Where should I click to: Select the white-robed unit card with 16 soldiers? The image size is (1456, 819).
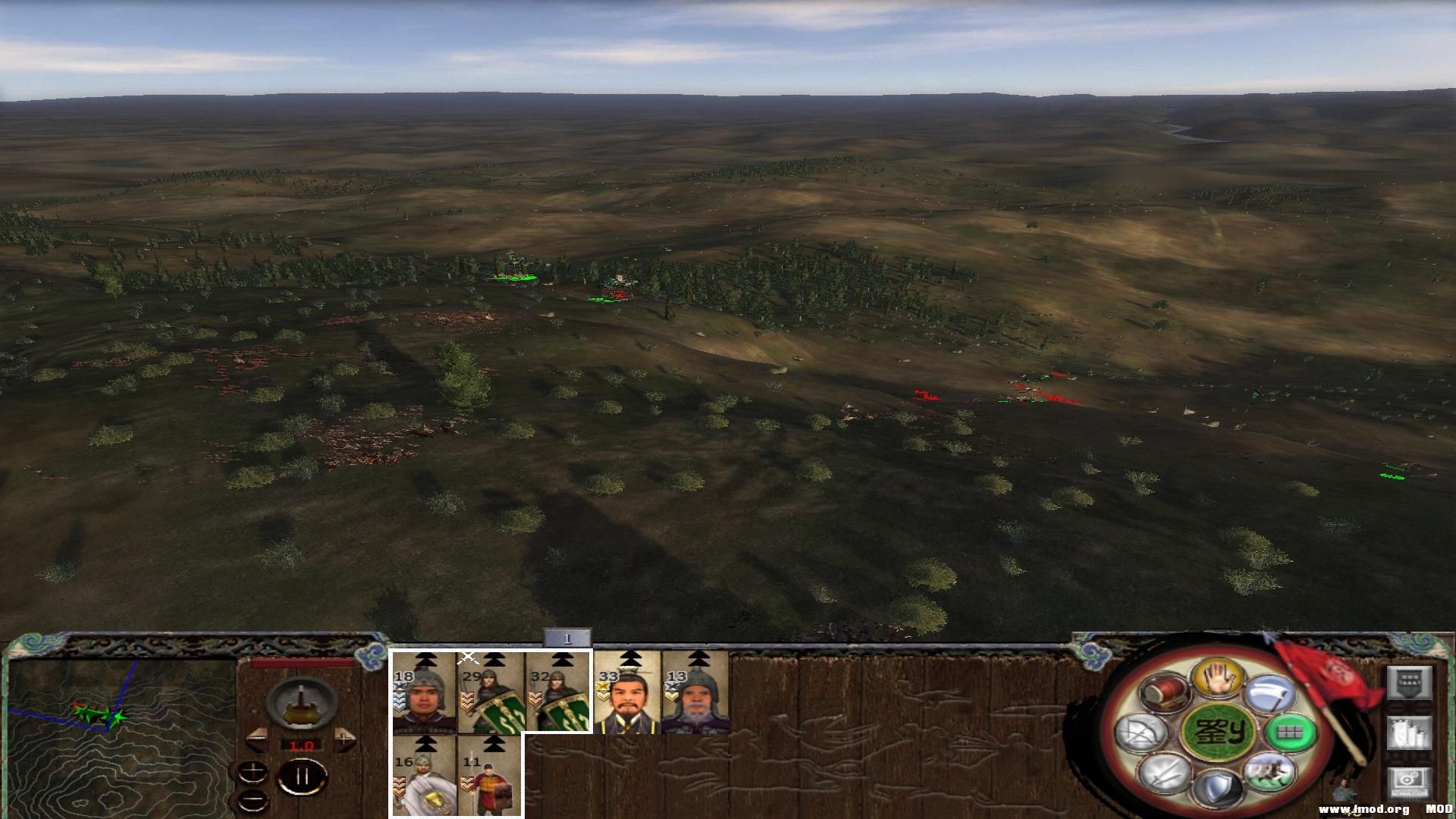tap(424, 777)
